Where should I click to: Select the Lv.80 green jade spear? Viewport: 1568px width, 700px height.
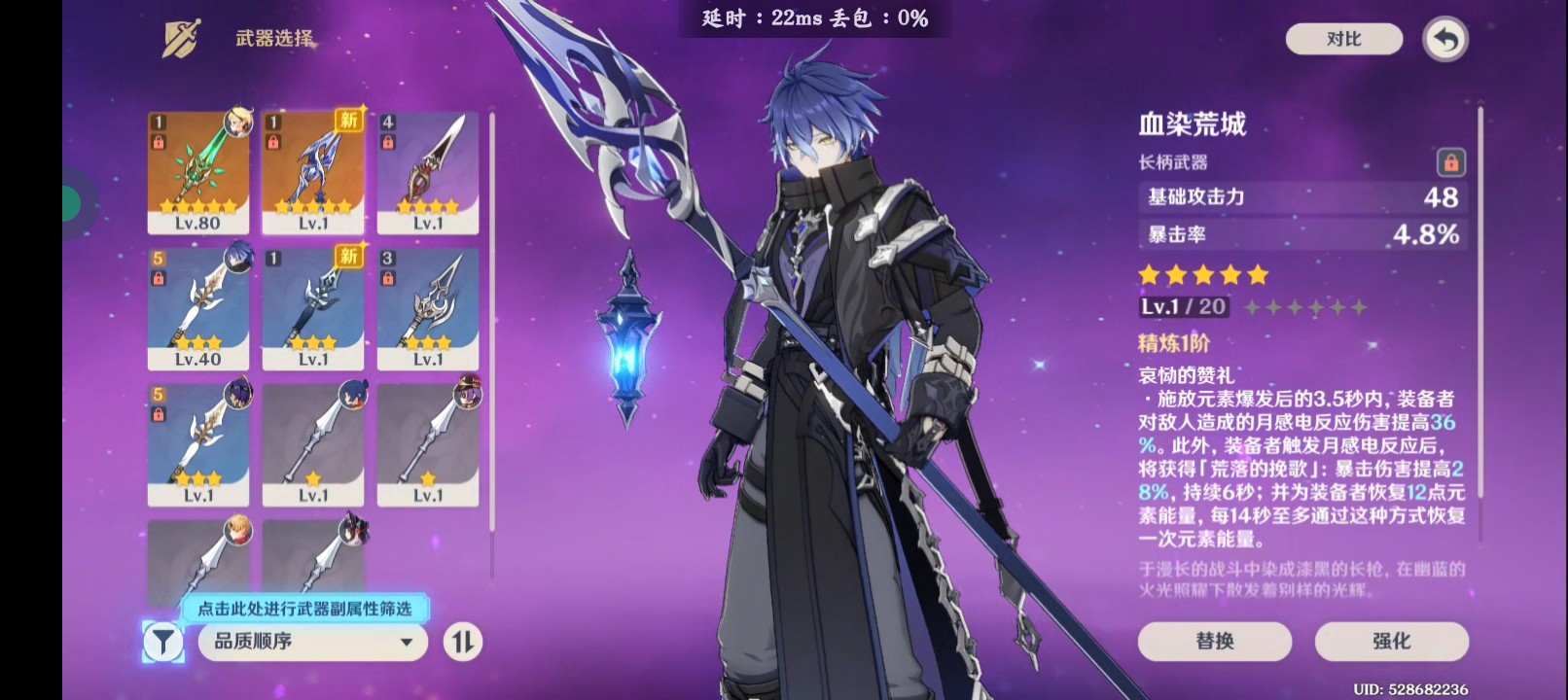pos(198,173)
